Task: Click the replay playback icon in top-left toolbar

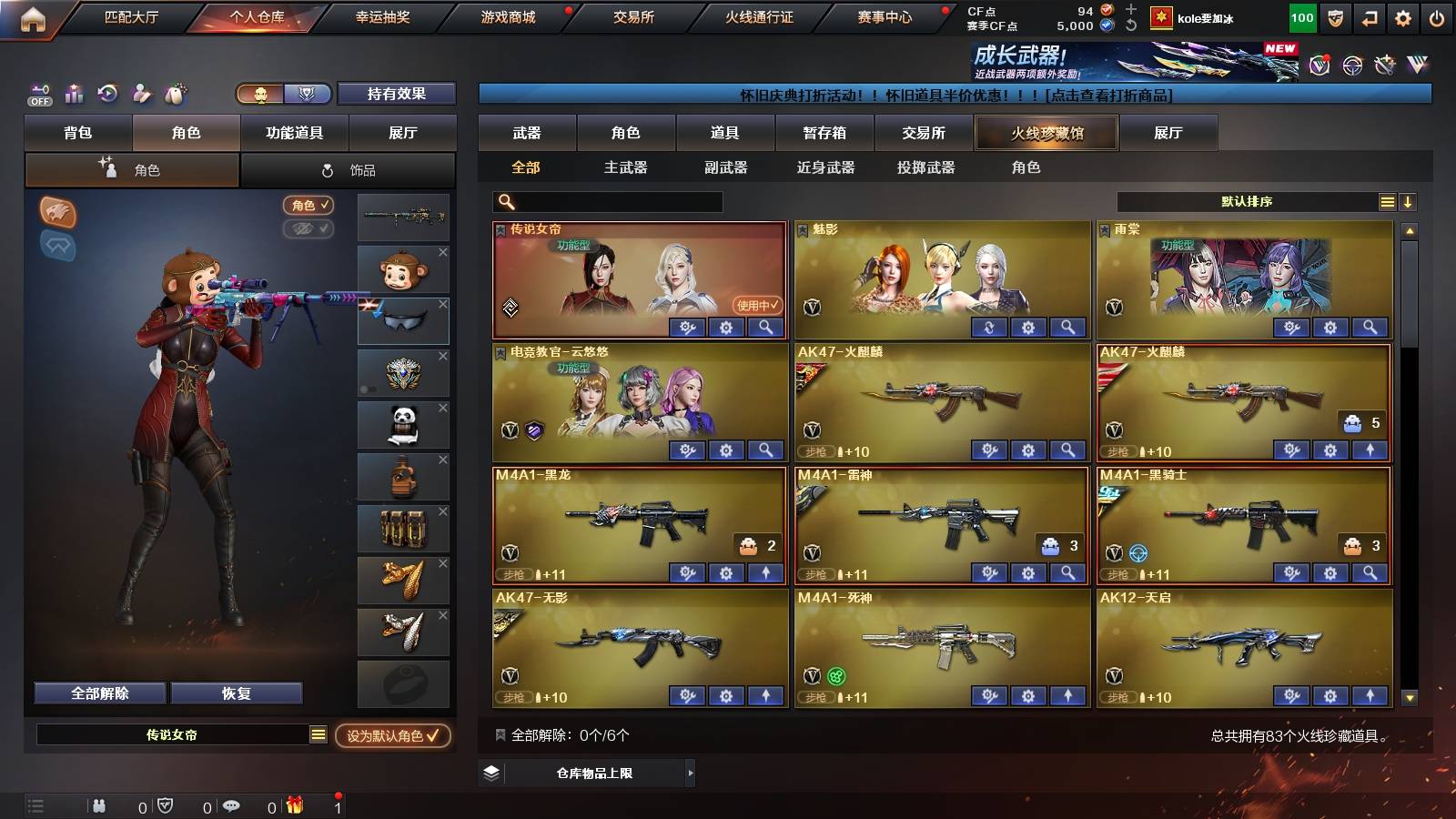Action: coord(108,92)
